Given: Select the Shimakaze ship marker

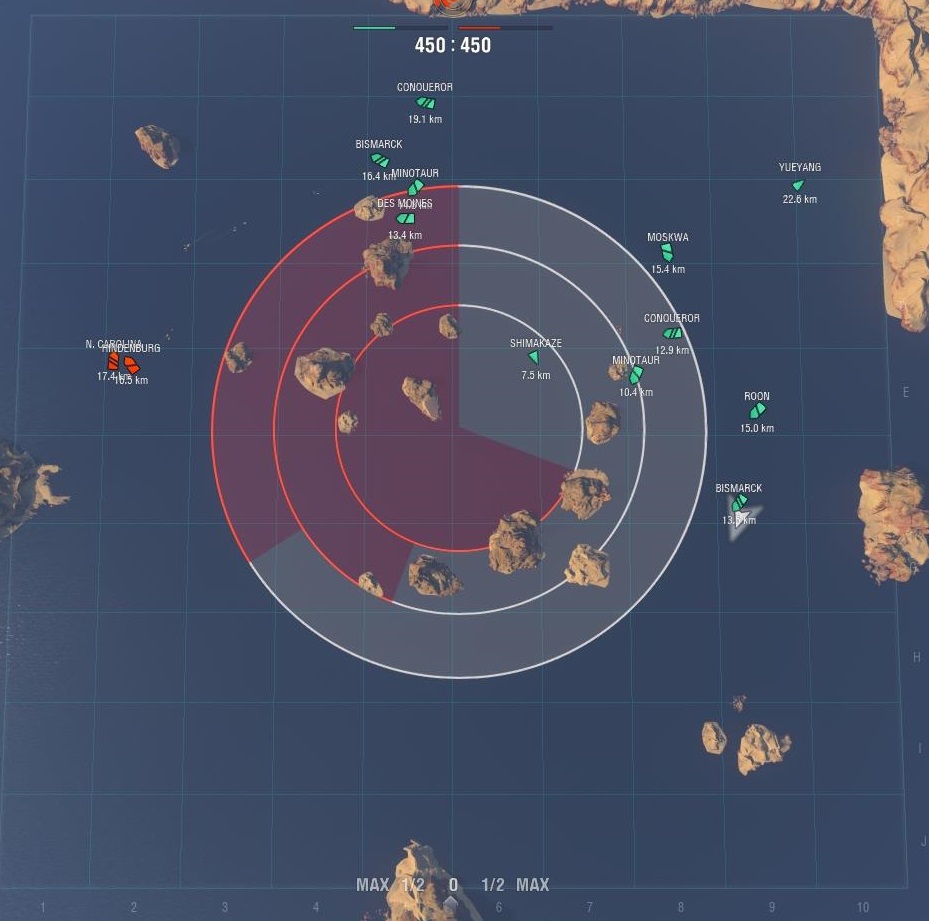Looking at the screenshot, I should (533, 358).
